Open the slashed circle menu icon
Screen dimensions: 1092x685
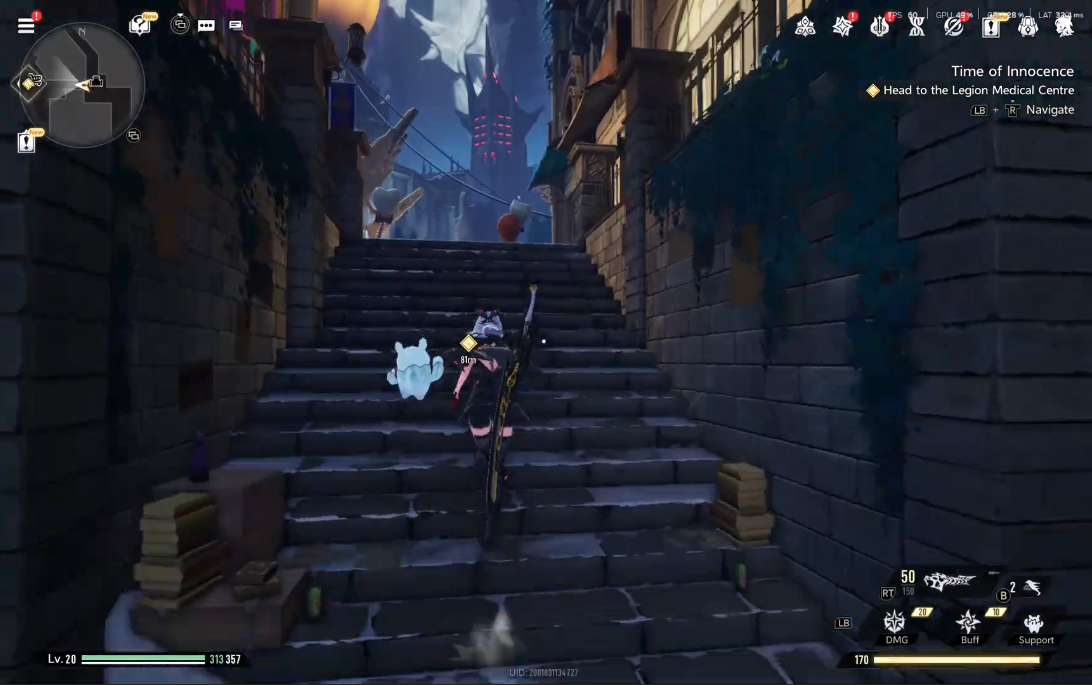pyautogui.click(x=954, y=27)
